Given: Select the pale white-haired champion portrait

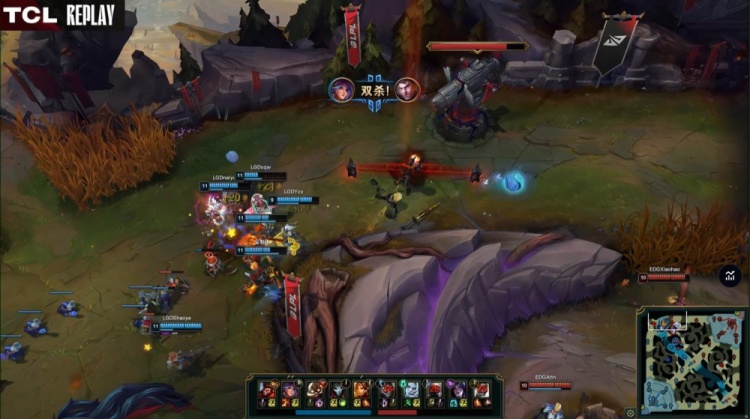Looking at the screenshot, I should 410,388.
